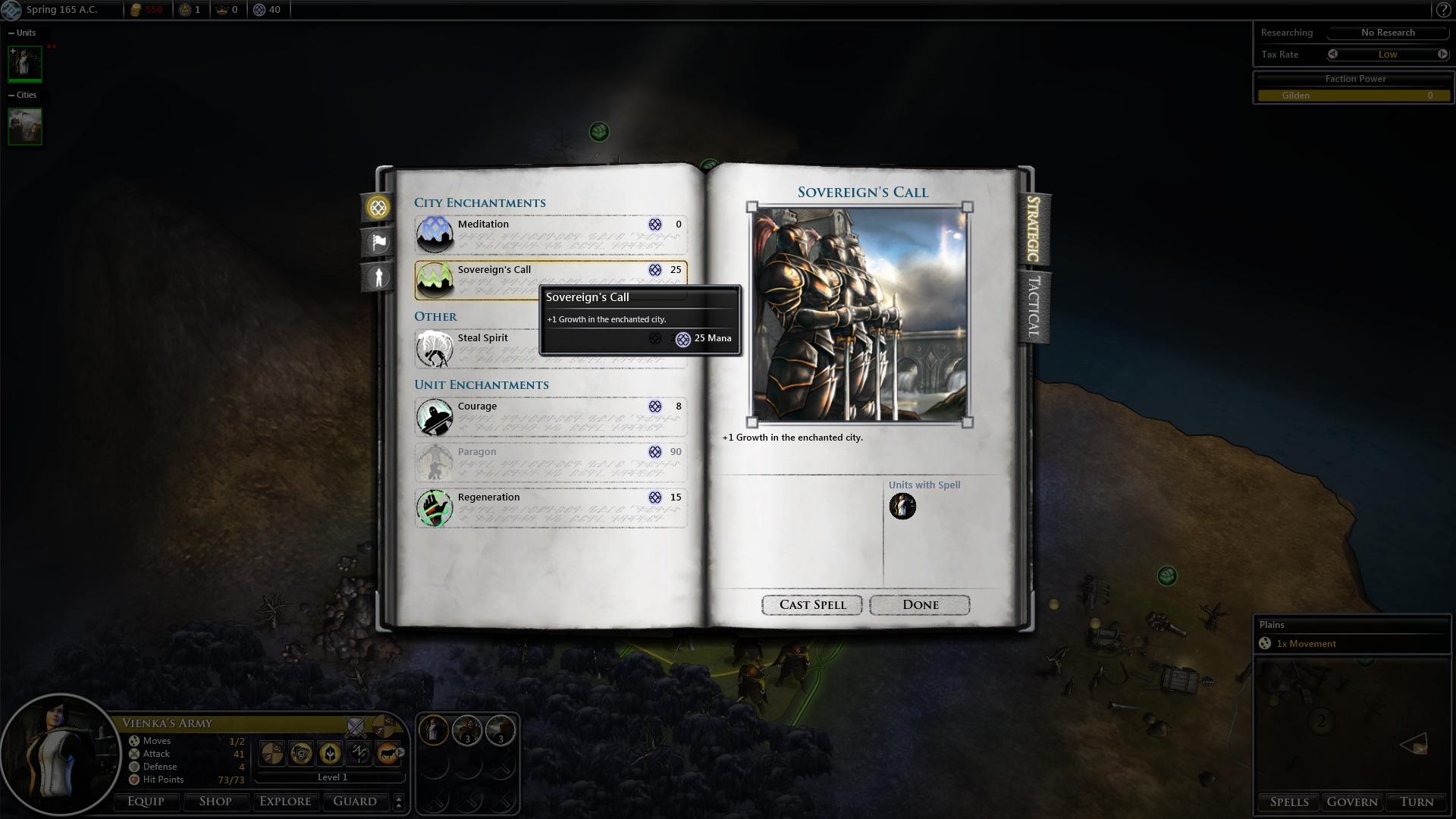Cast the selected Sovereign's Call spell
Viewport: 1456px width, 819px height.
tap(811, 604)
